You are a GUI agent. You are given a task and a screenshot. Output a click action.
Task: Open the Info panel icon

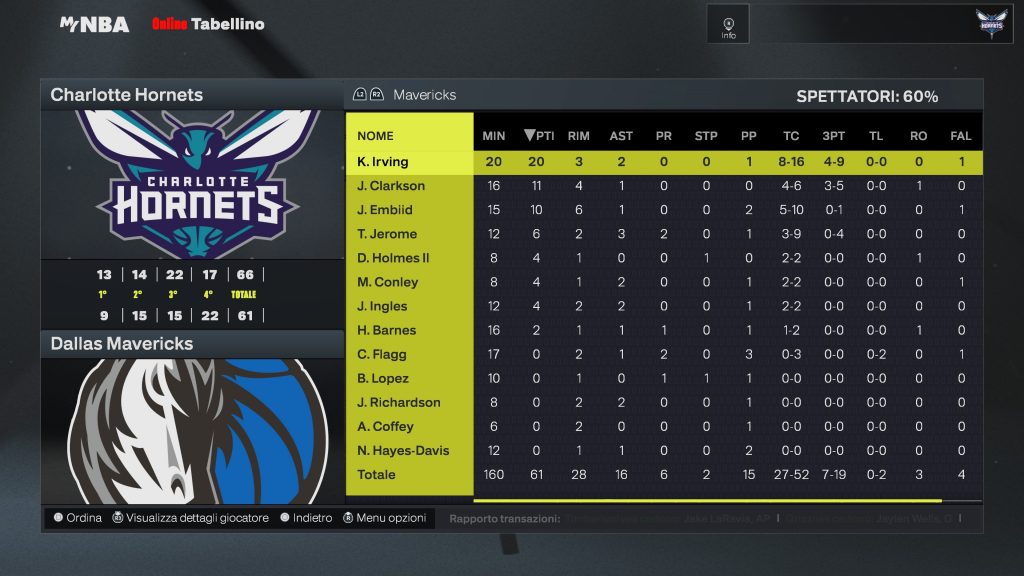(x=728, y=25)
